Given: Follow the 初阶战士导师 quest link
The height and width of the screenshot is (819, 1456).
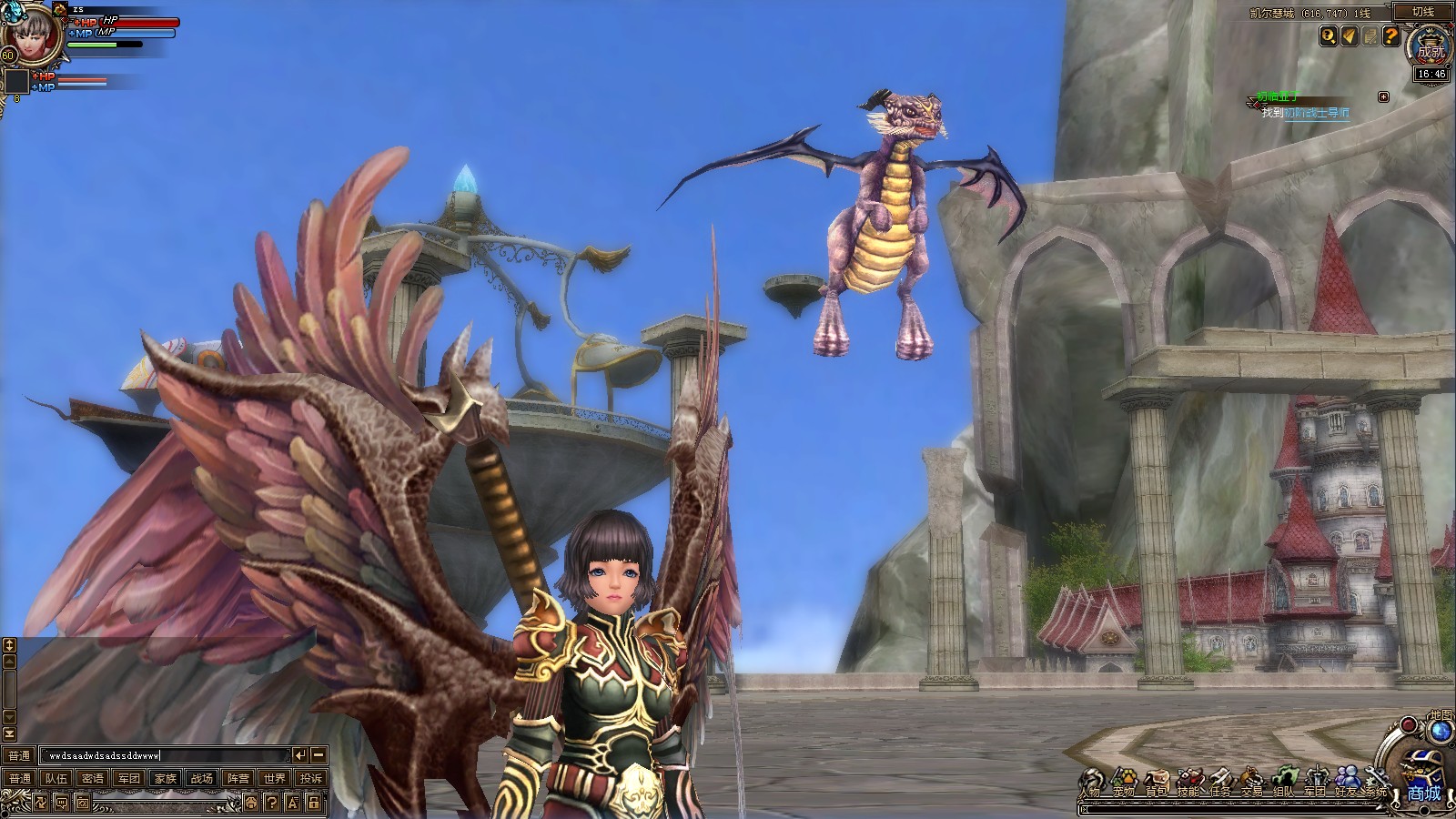Looking at the screenshot, I should tap(1316, 113).
